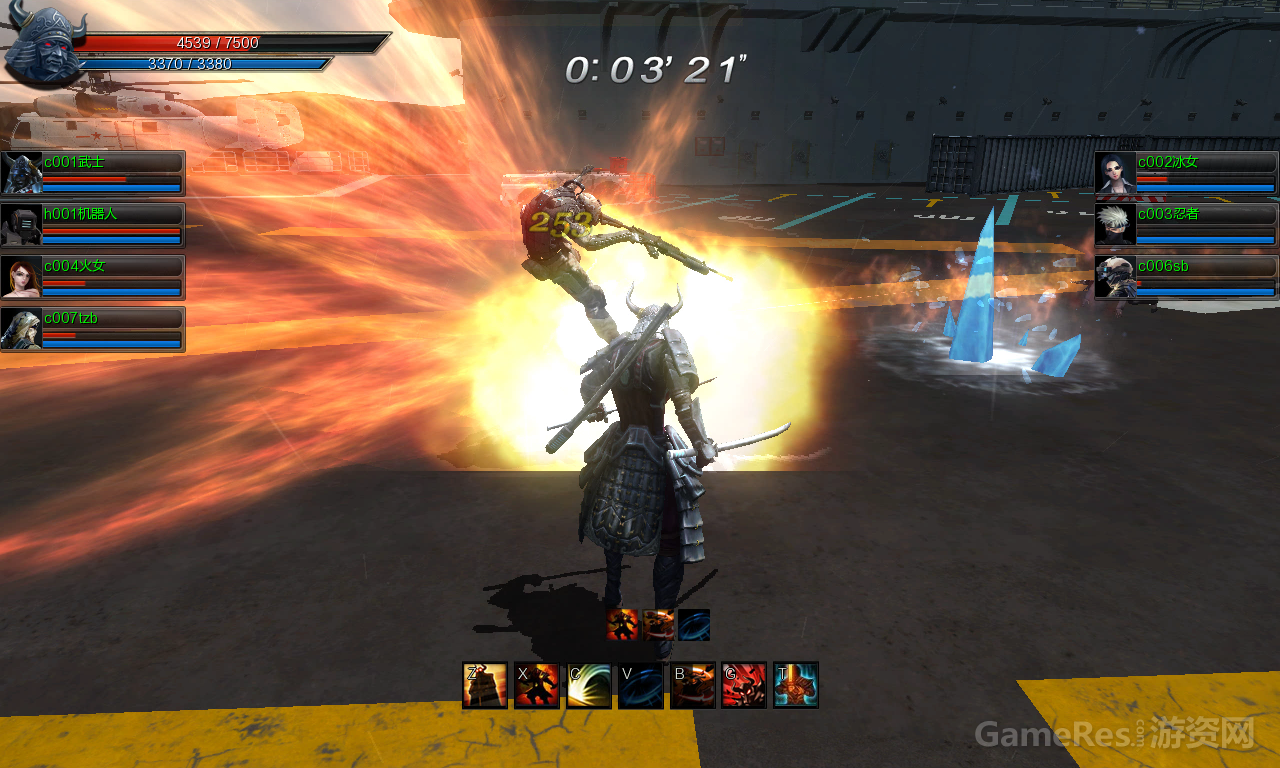The width and height of the screenshot is (1280, 768).
Task: Activate the Z skill with the hooded figure
Action: point(485,685)
